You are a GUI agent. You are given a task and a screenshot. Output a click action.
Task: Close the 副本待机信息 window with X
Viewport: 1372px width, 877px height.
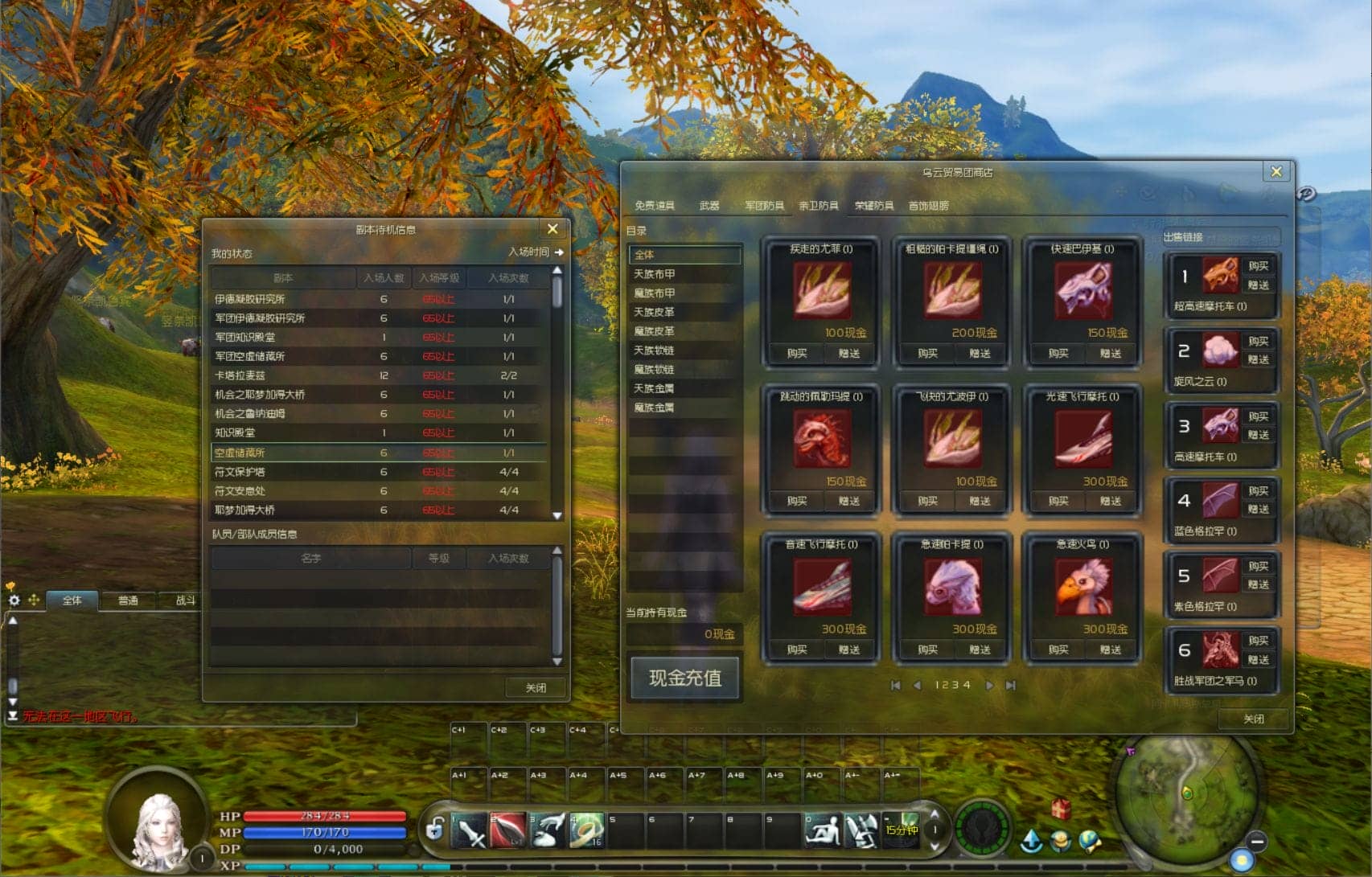[x=552, y=229]
